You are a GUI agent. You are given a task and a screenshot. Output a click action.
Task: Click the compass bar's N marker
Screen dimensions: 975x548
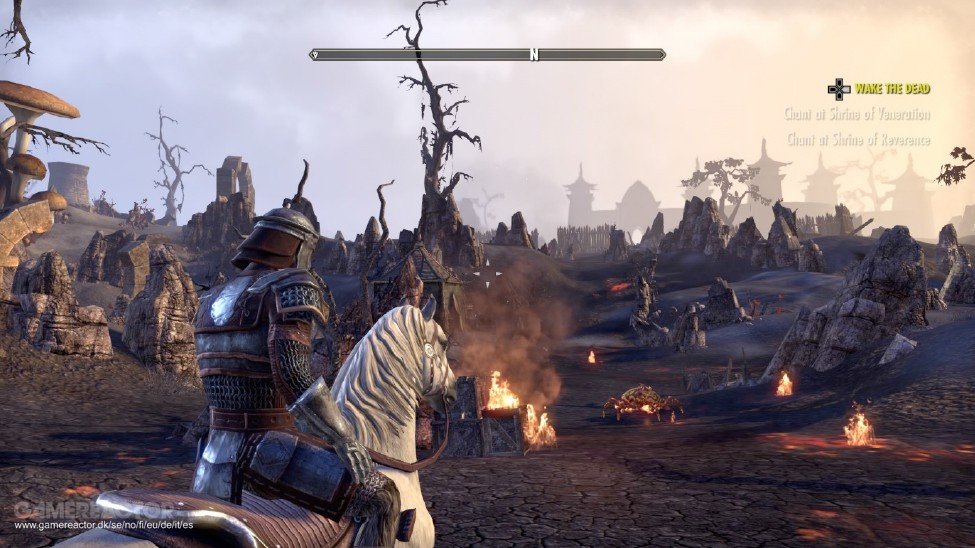[534, 55]
